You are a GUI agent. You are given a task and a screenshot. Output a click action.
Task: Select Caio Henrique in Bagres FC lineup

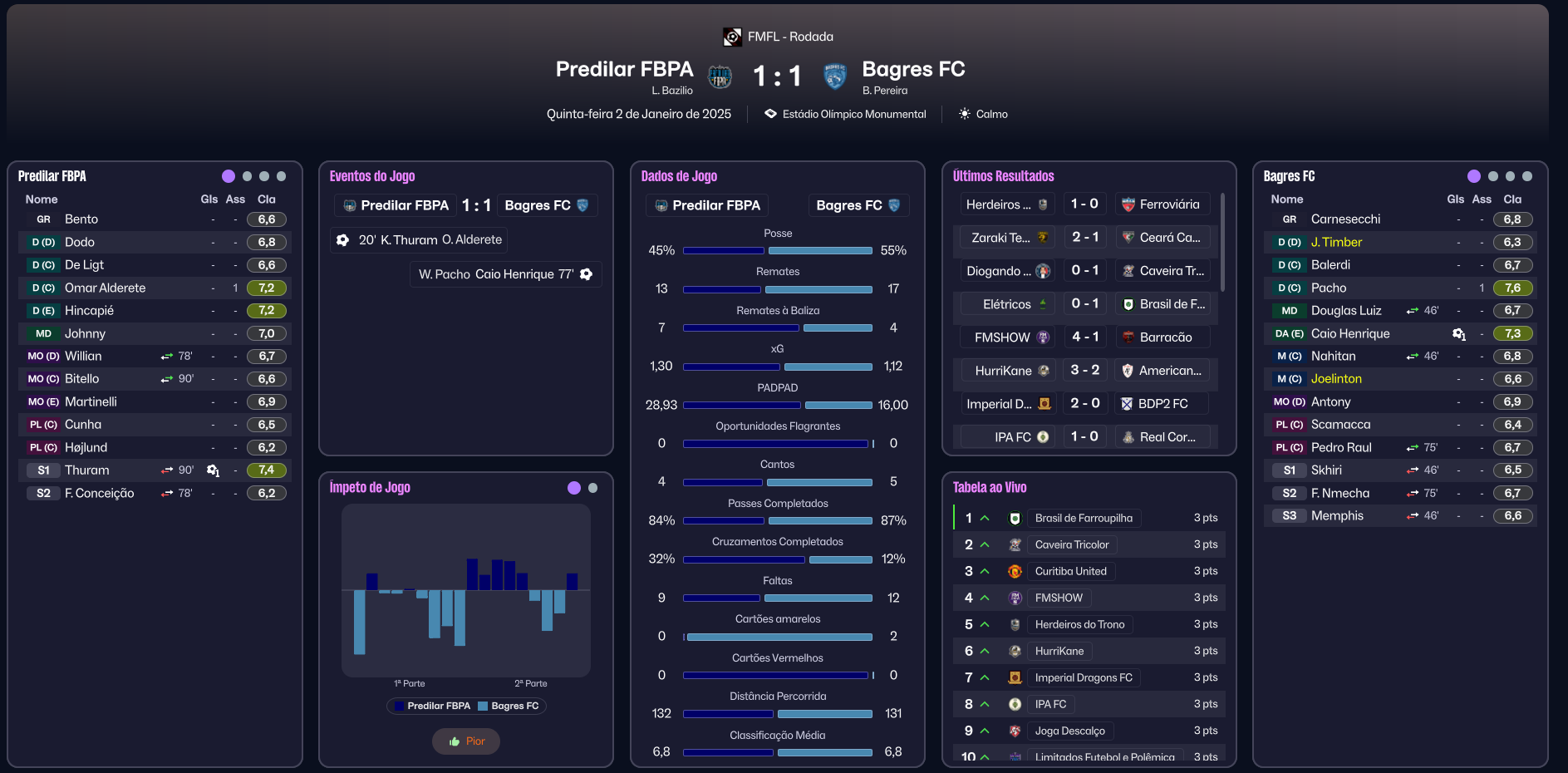(1350, 334)
